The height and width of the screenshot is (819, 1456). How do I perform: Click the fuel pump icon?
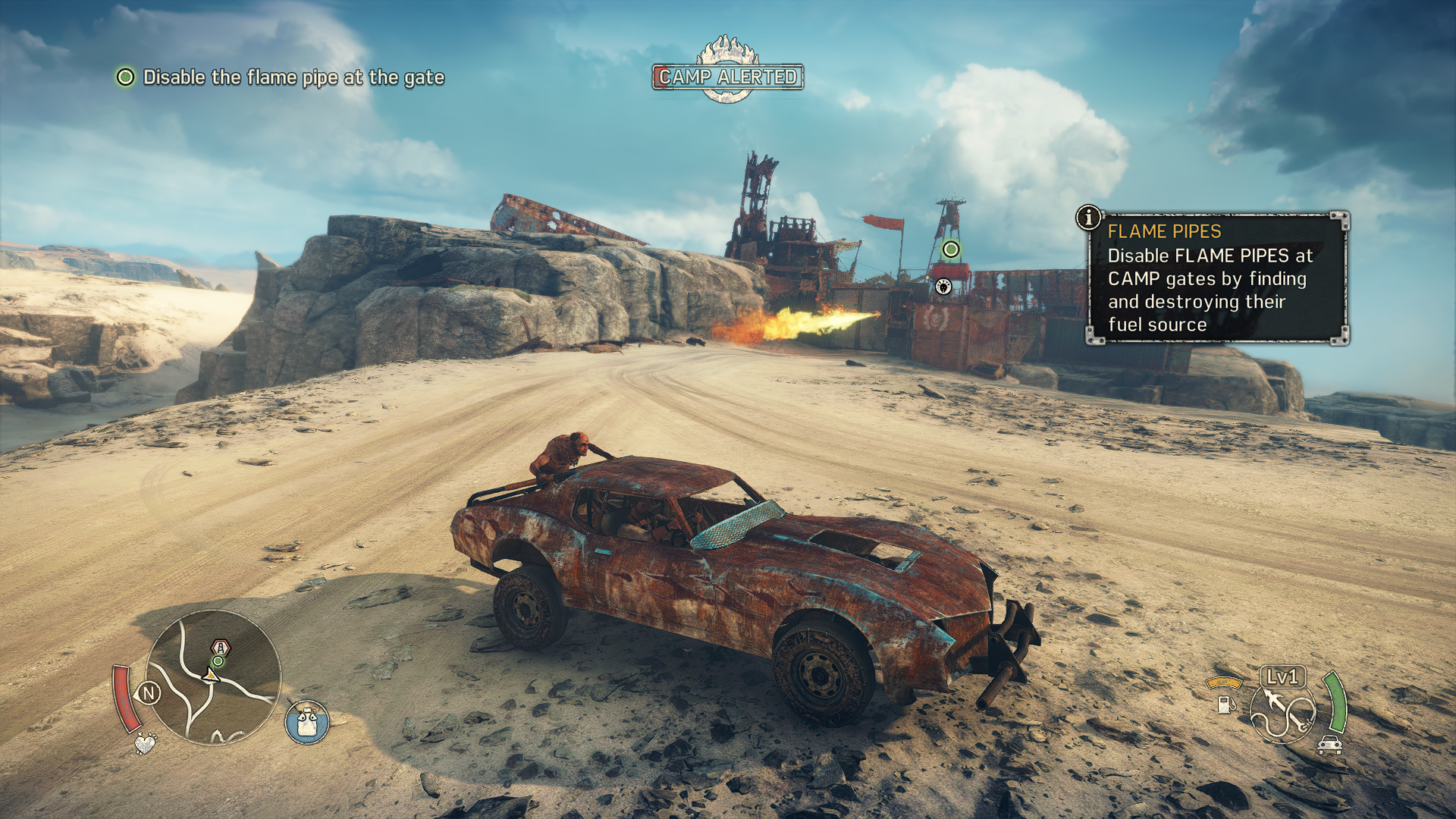[x=1225, y=704]
